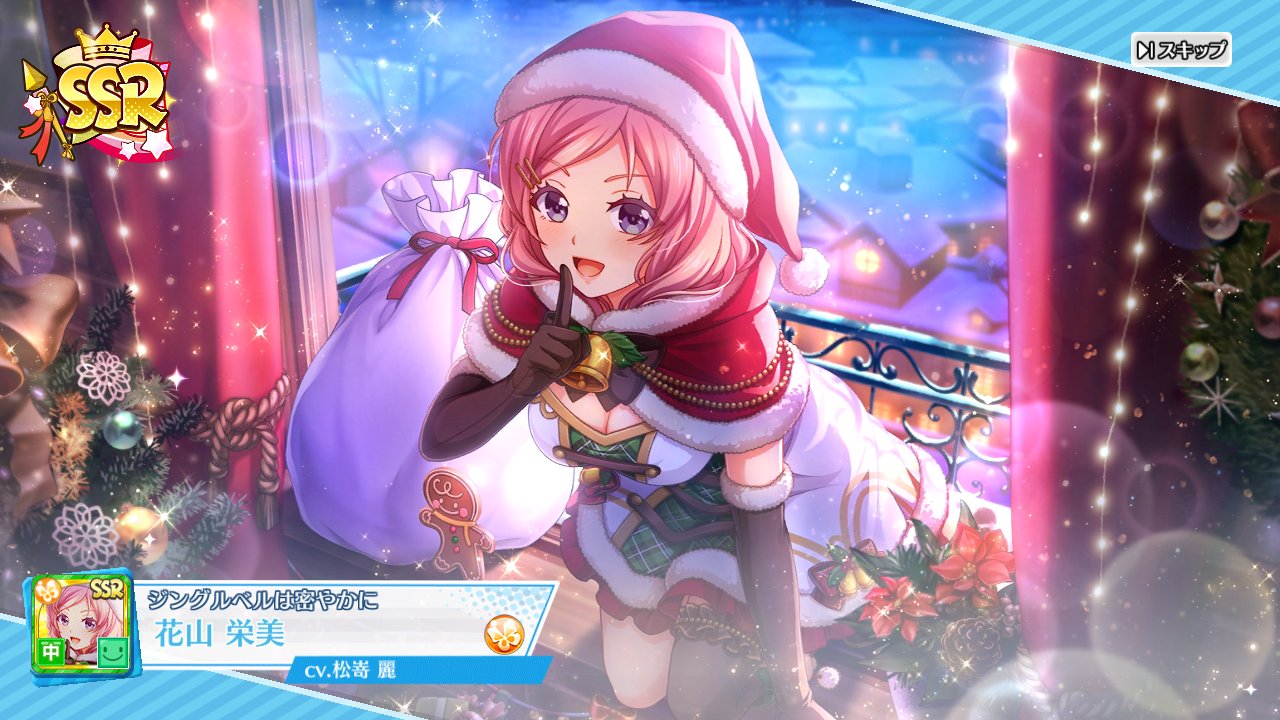Click the red ribbon on the SSR emblem
1280x720 pixels.
[x=43, y=133]
